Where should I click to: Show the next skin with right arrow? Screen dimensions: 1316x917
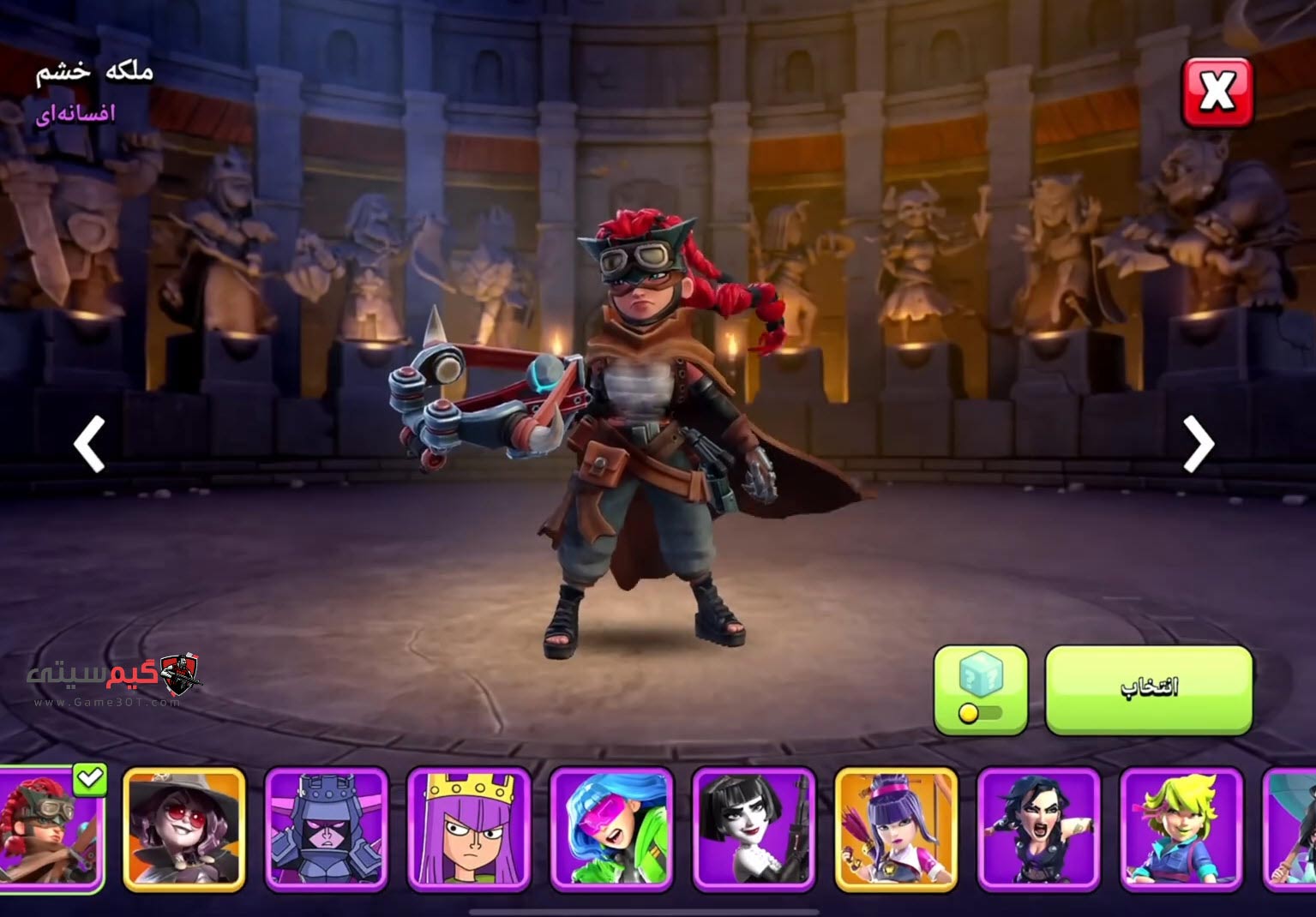[x=1199, y=444]
